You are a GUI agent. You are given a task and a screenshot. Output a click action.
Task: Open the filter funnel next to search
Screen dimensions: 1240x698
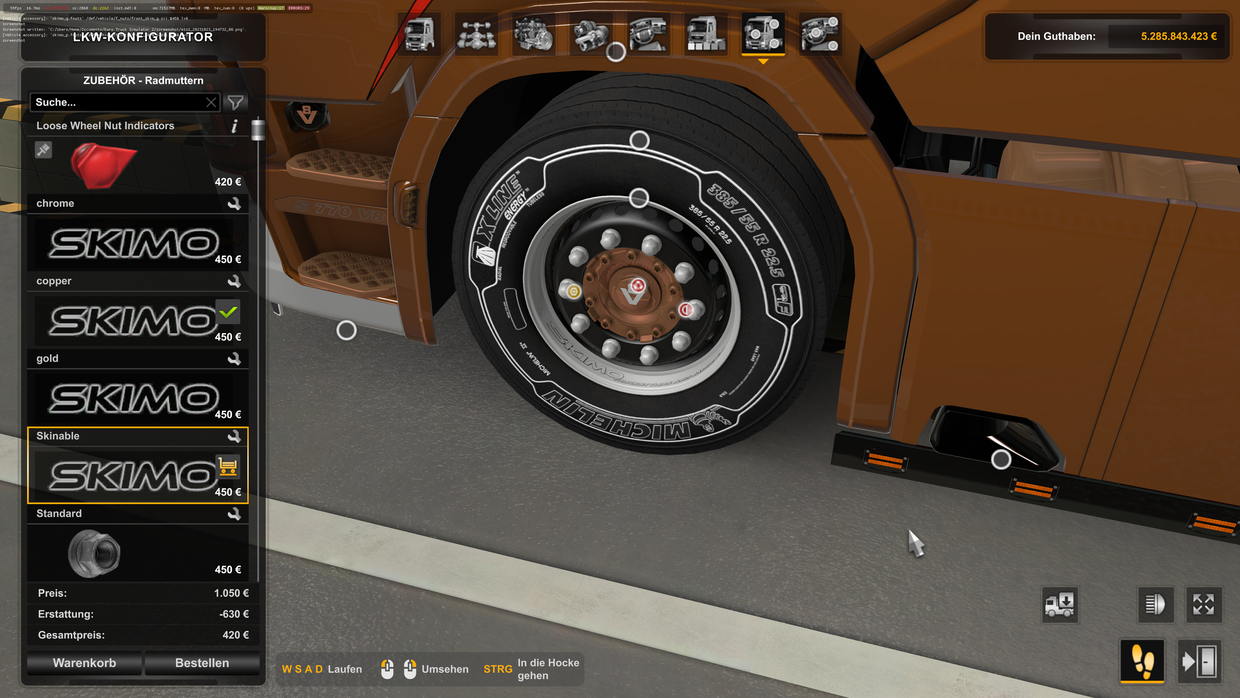point(235,102)
